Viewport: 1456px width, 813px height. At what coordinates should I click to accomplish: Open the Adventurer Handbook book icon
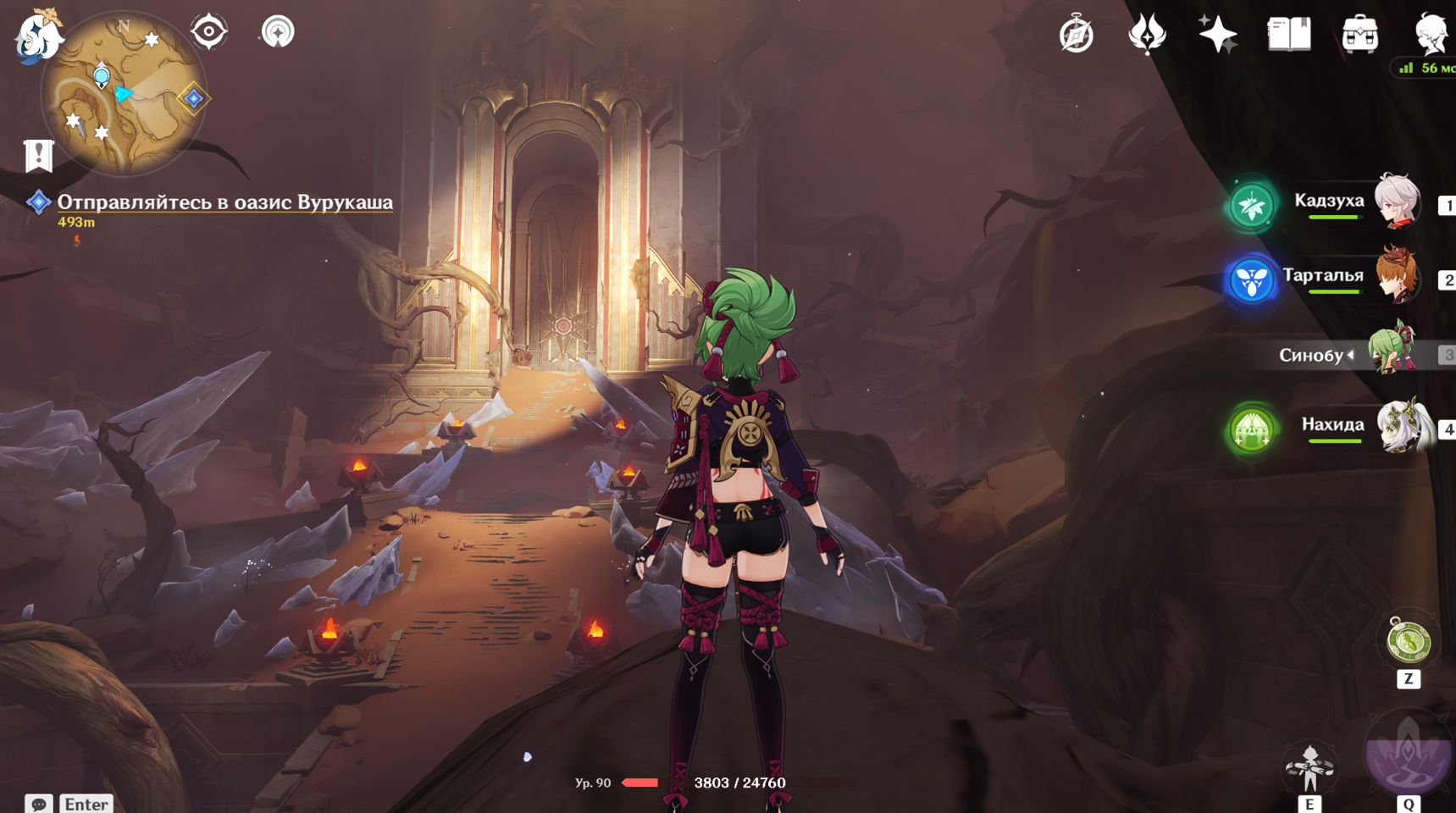click(x=1288, y=35)
